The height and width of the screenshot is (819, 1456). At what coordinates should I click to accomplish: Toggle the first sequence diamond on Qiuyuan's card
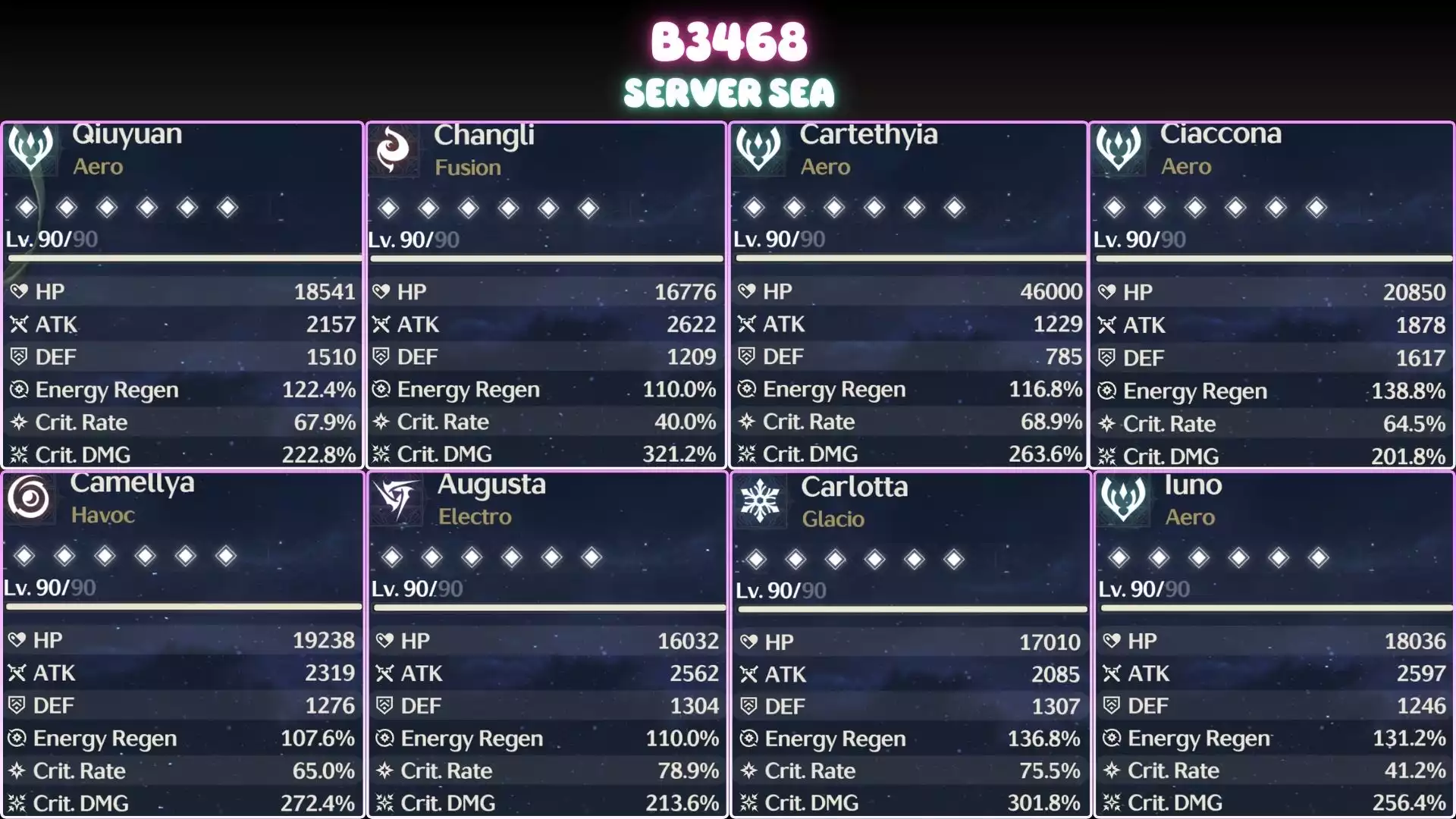(x=26, y=206)
